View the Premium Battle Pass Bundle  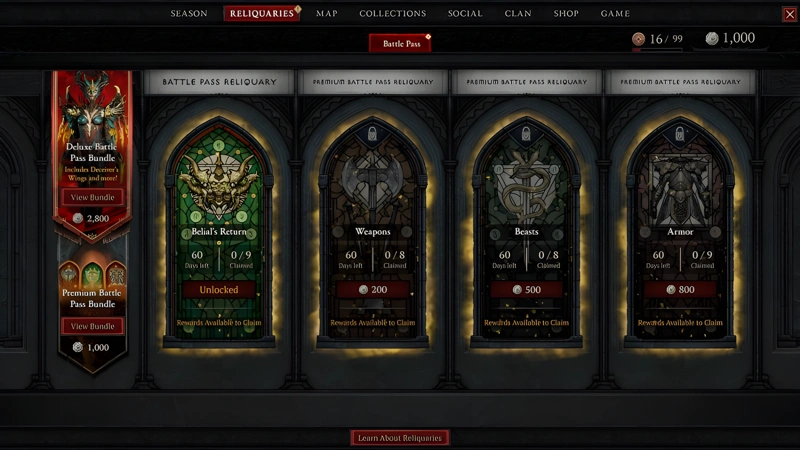point(92,326)
